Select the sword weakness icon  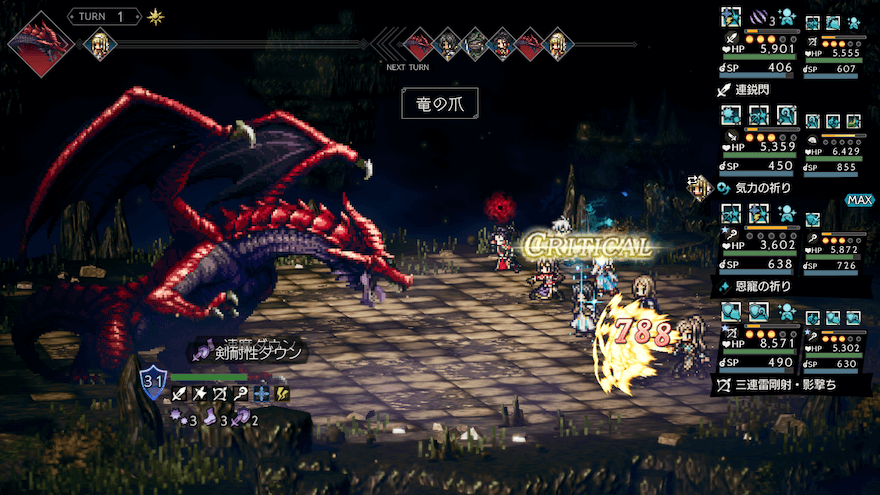coord(180,394)
